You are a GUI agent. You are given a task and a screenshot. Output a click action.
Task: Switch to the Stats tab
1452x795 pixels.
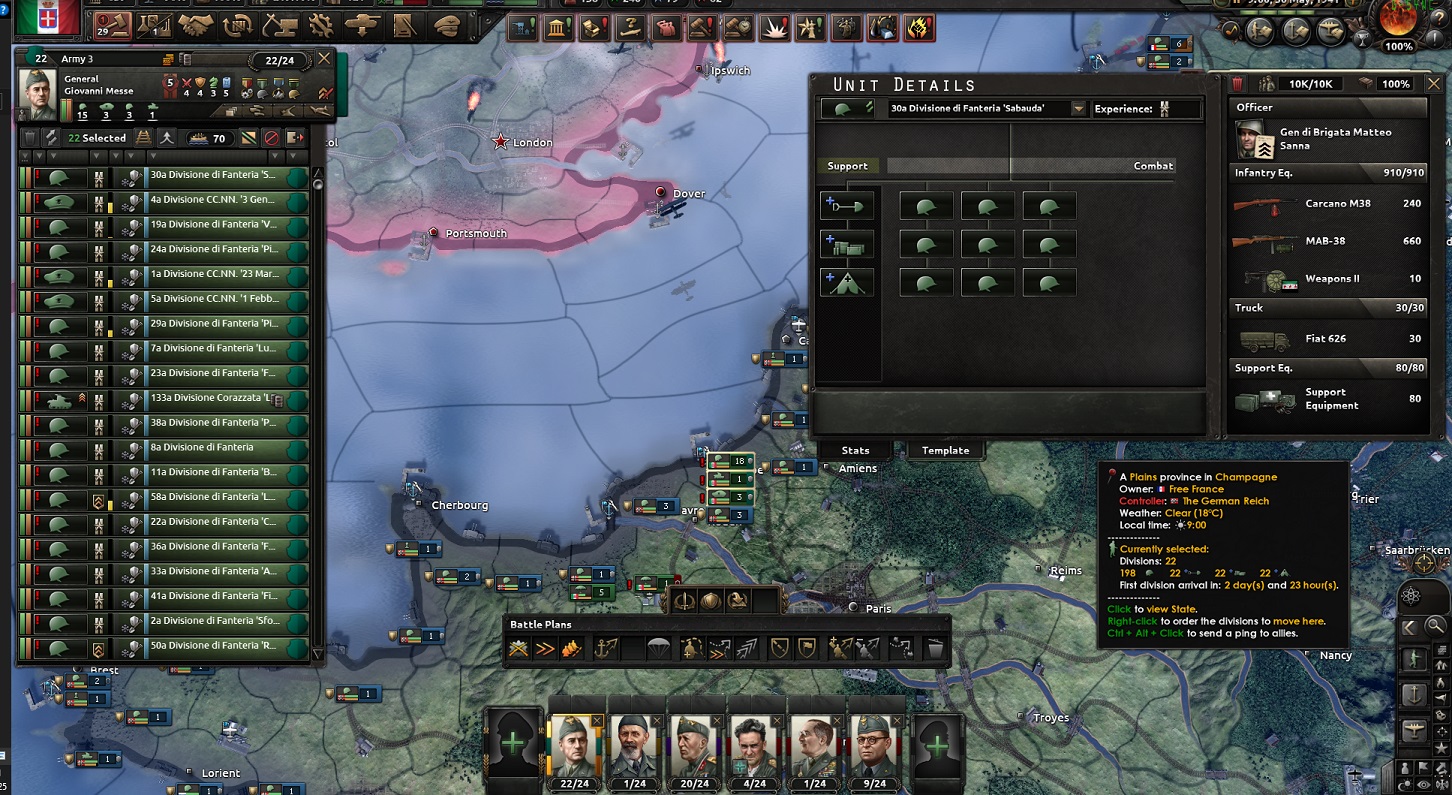(855, 450)
